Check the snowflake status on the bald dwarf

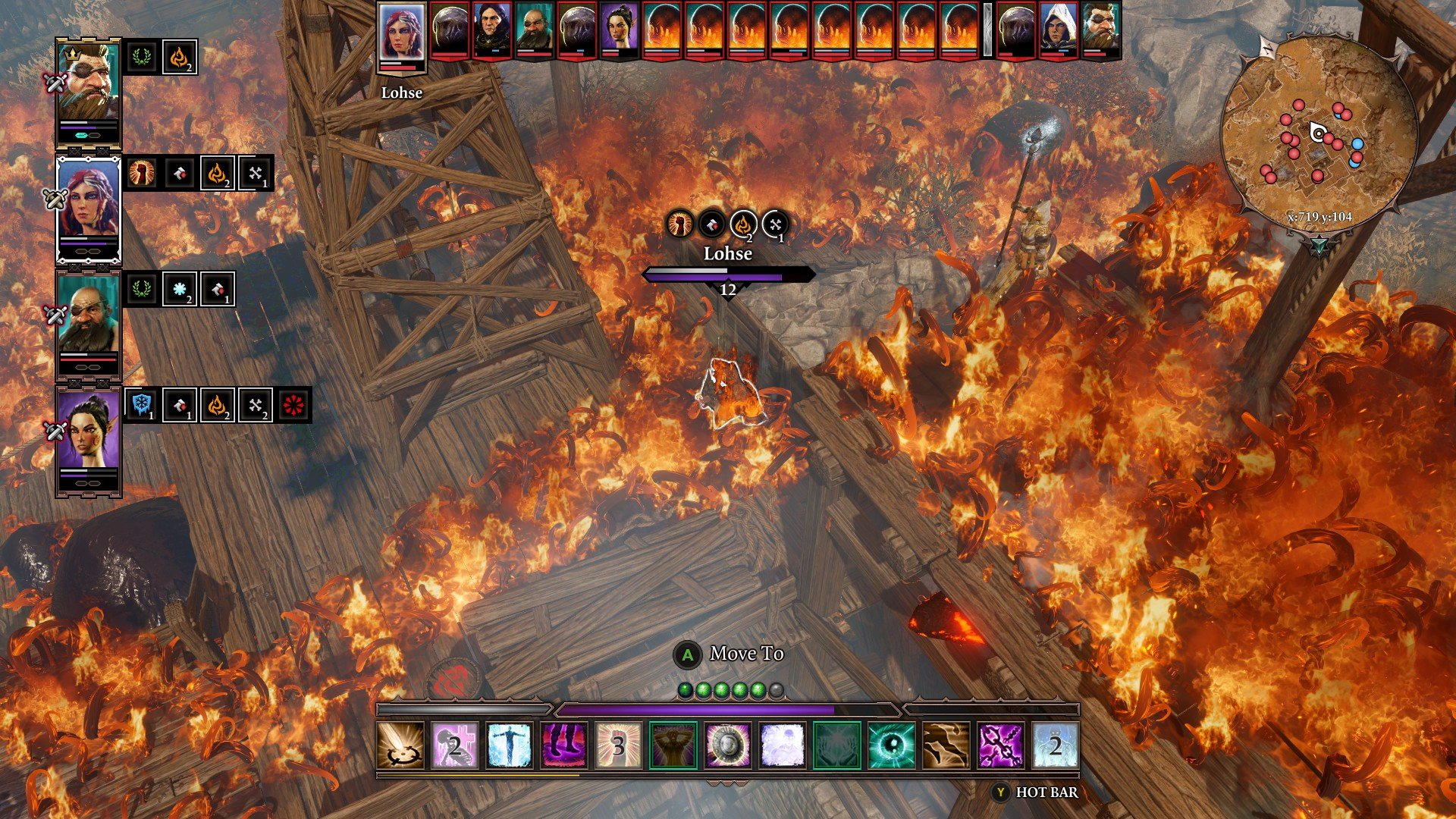pyautogui.click(x=180, y=289)
